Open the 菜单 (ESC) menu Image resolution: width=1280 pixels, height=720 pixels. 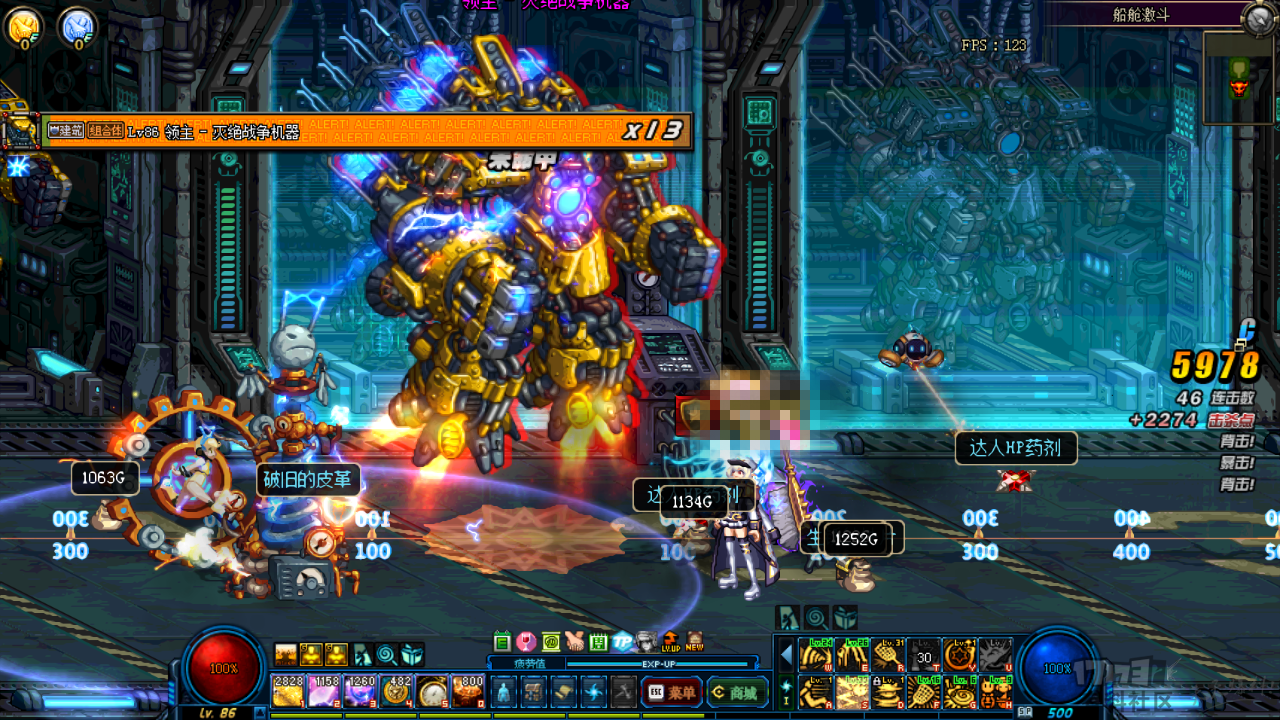point(671,691)
